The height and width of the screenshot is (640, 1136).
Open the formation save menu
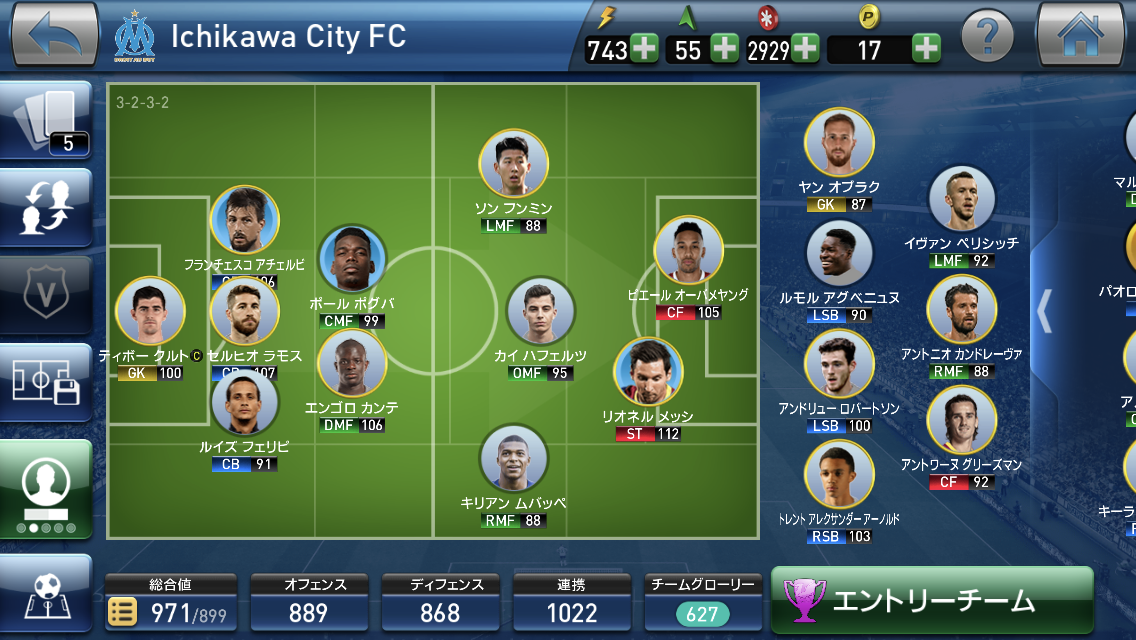click(46, 383)
